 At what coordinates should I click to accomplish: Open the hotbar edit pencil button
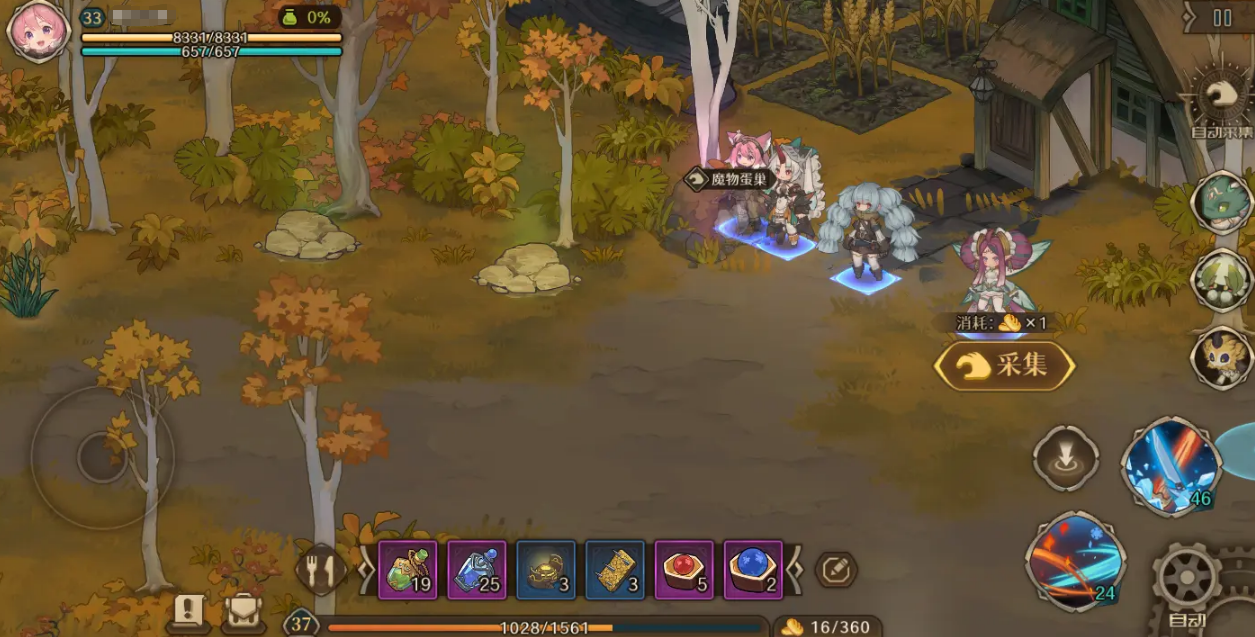click(x=836, y=570)
